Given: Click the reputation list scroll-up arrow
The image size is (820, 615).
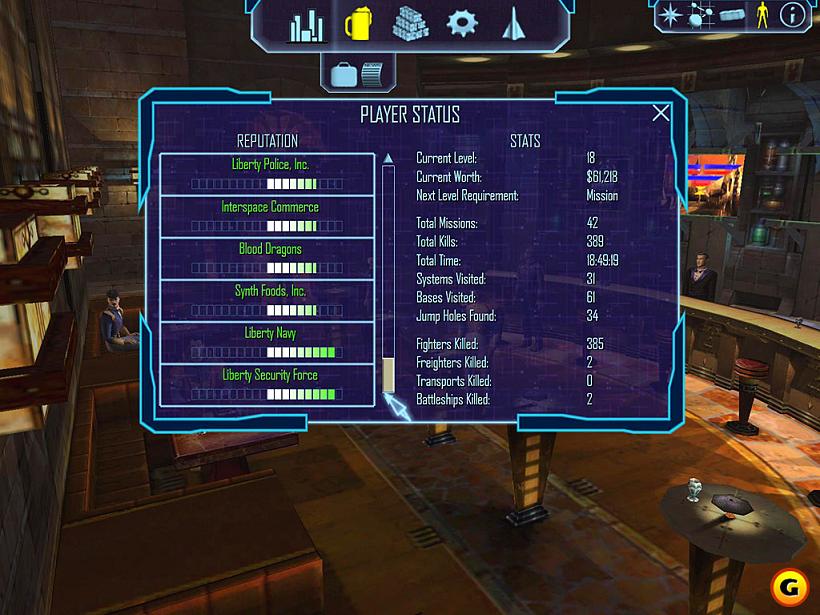Looking at the screenshot, I should (388, 158).
